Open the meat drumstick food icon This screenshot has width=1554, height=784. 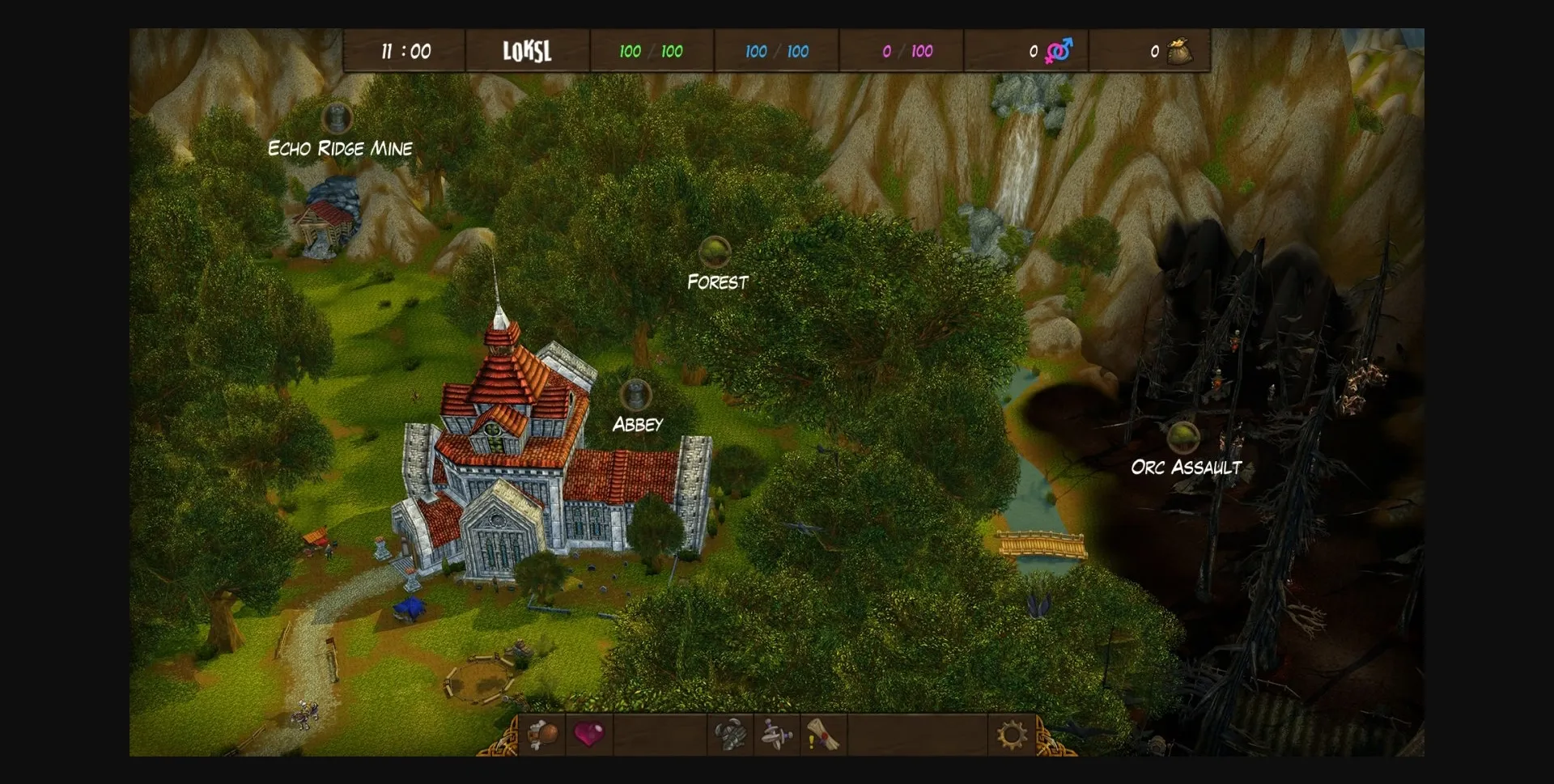click(x=542, y=735)
